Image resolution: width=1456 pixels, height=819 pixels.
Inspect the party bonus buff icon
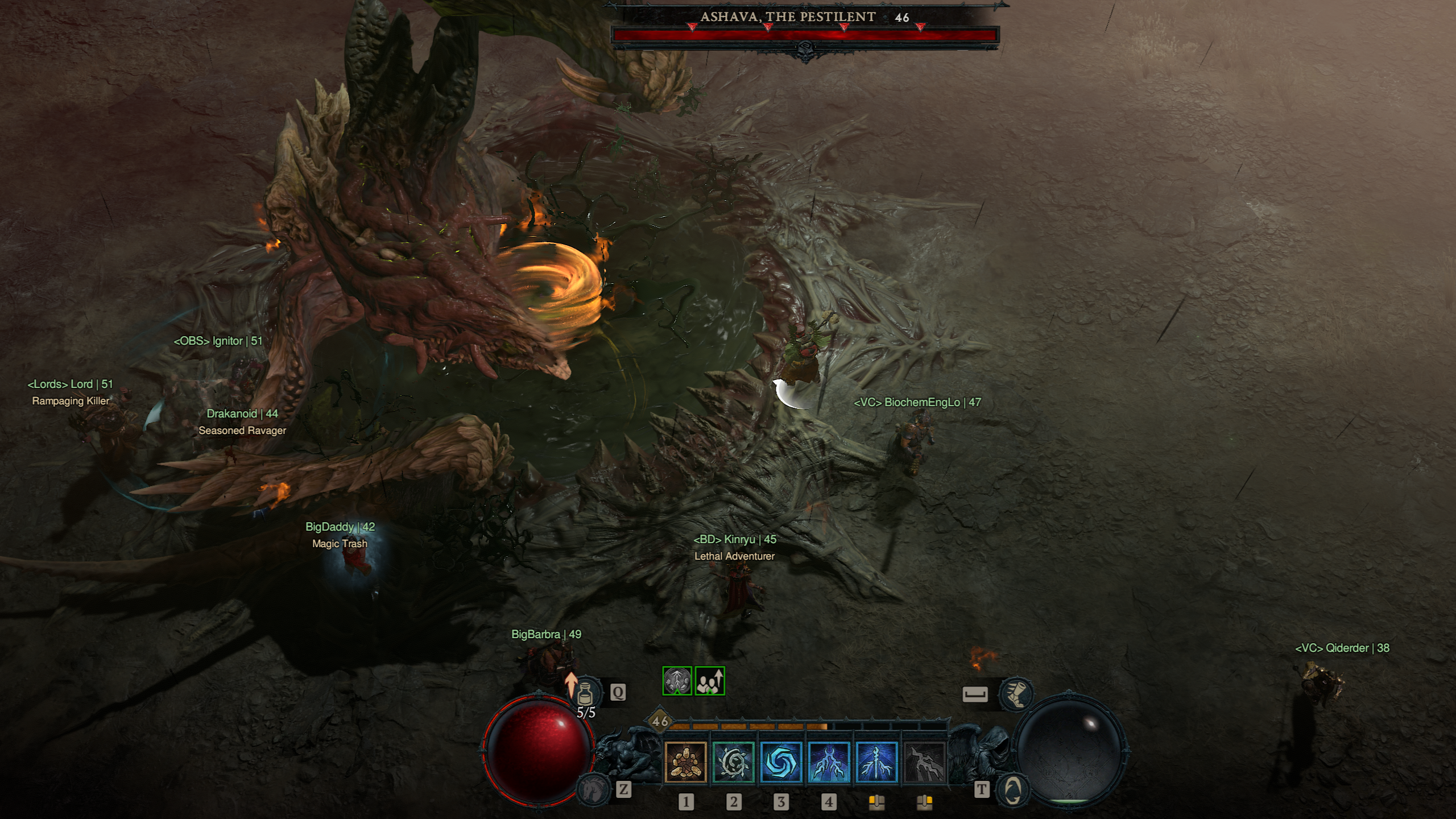pos(710,681)
